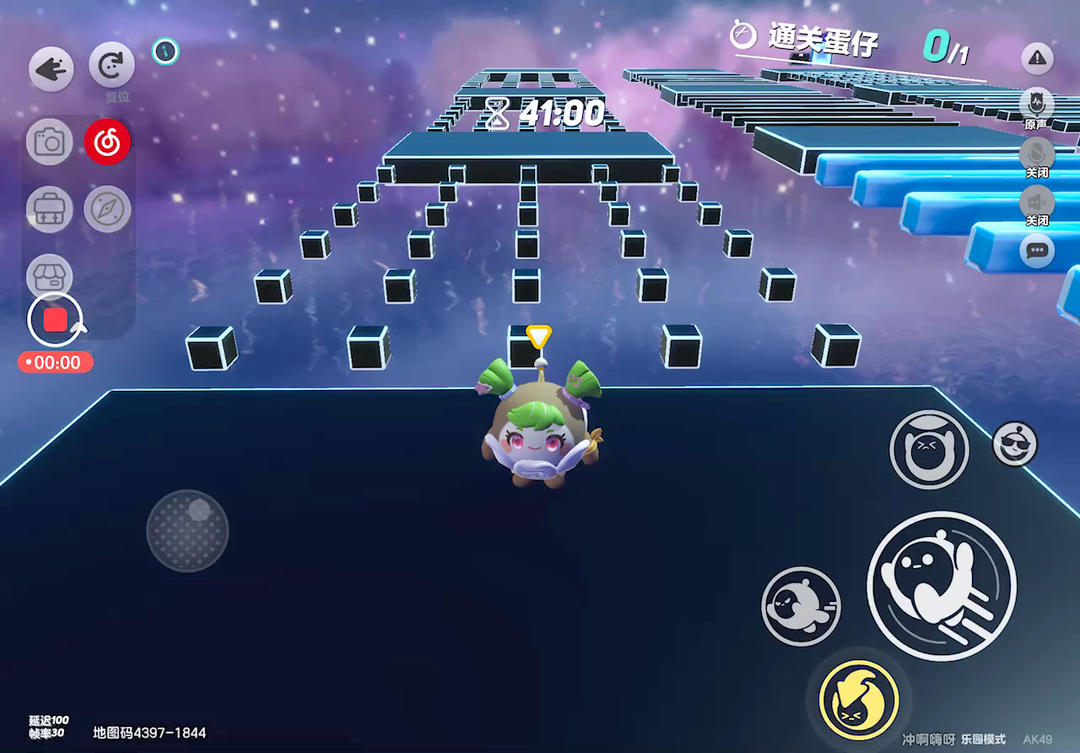This screenshot has width=1080, height=753.
Task: Activate the large jump action button
Action: [x=941, y=586]
